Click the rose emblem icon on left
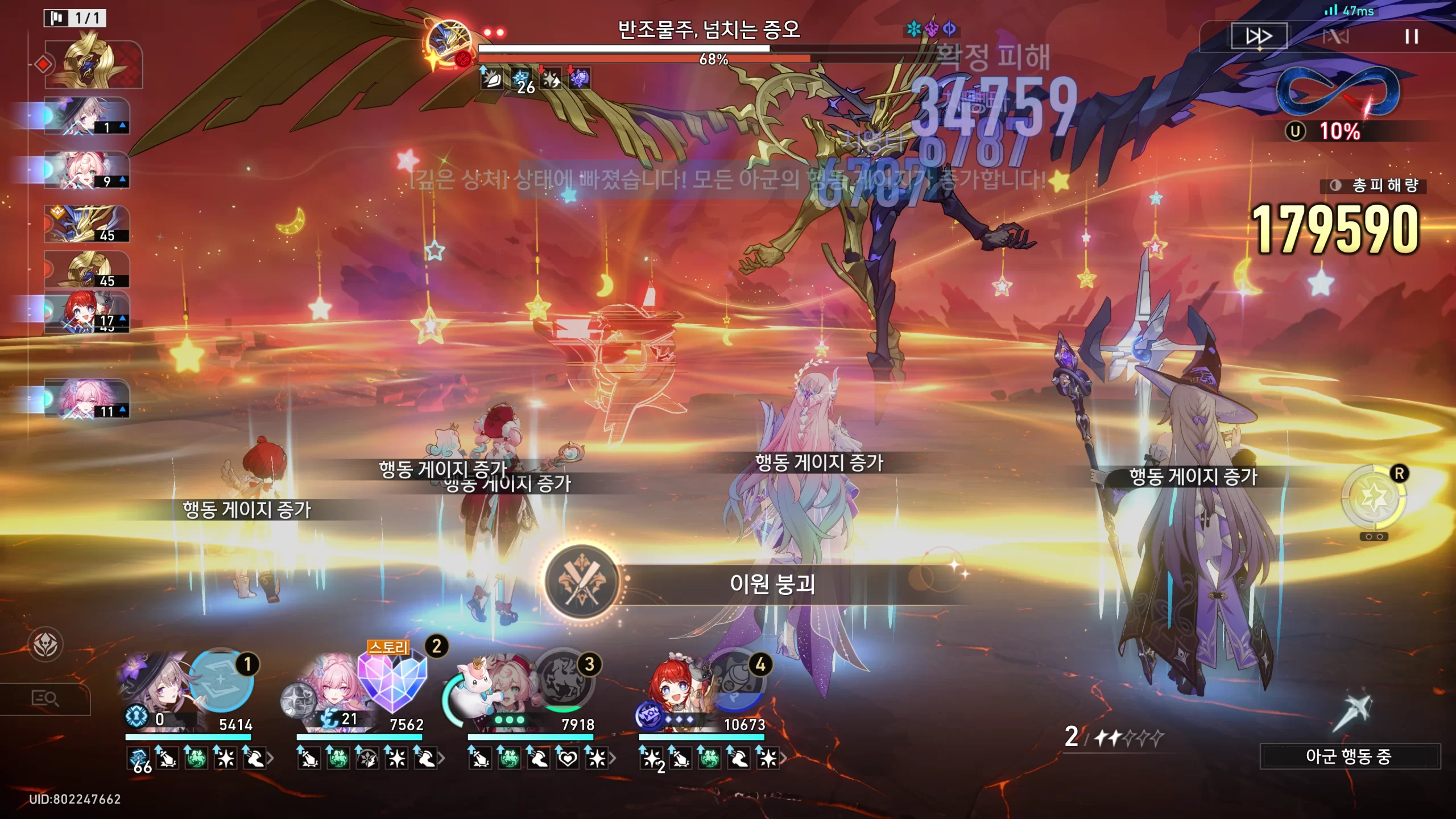 click(45, 644)
